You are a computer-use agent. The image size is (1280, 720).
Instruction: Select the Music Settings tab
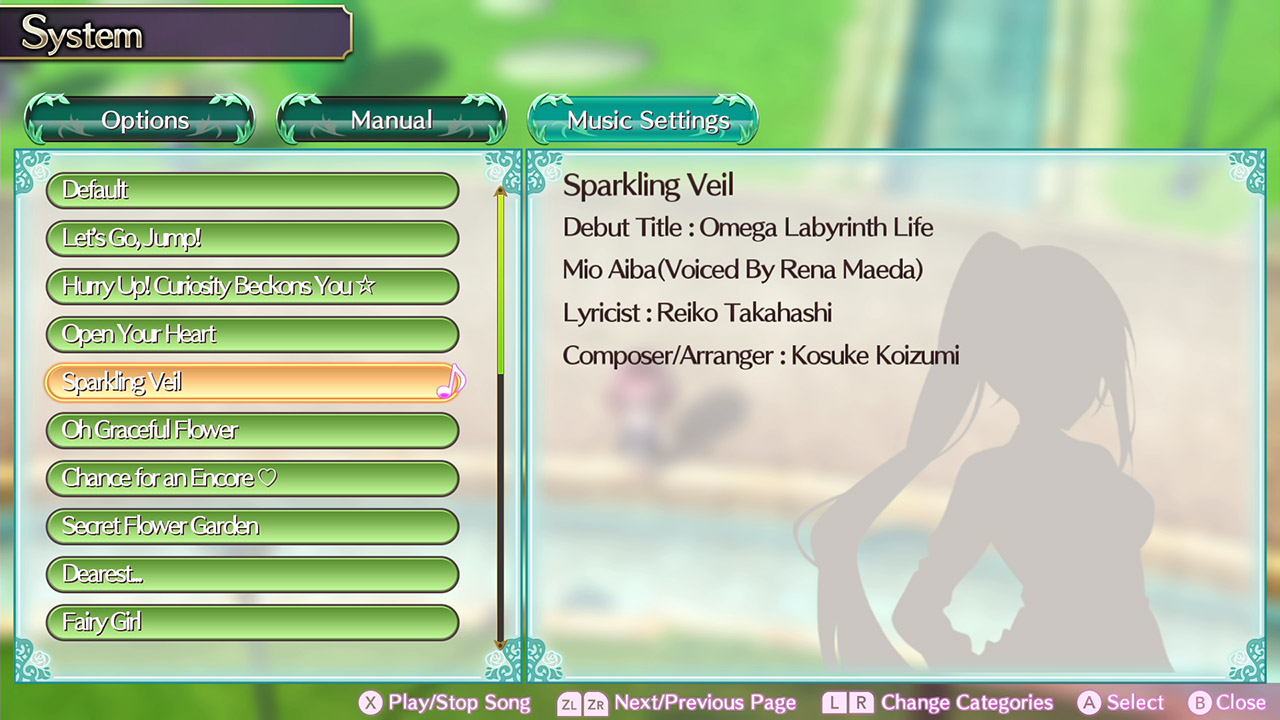pyautogui.click(x=643, y=119)
